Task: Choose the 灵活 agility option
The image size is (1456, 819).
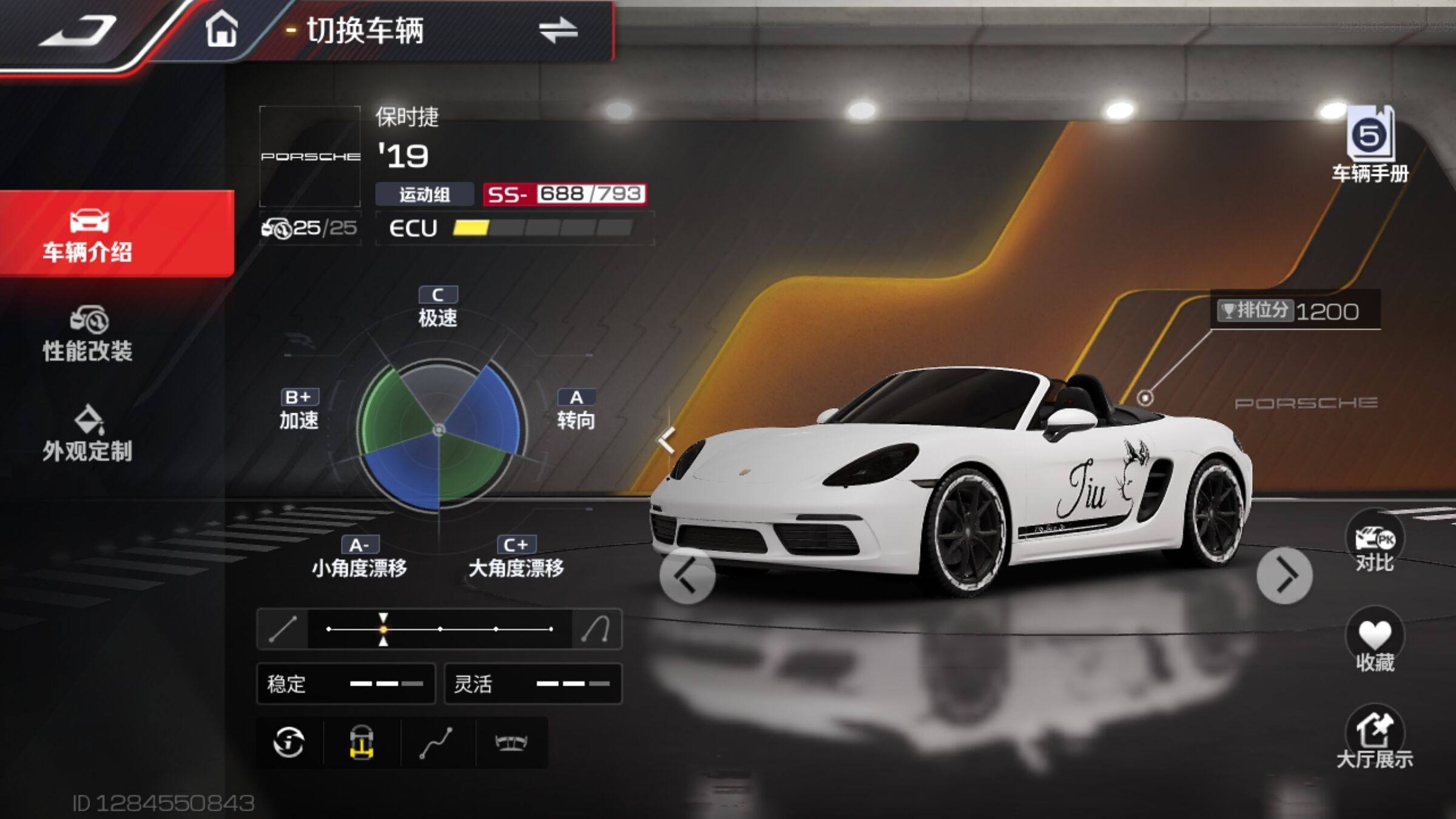Action: (533, 684)
